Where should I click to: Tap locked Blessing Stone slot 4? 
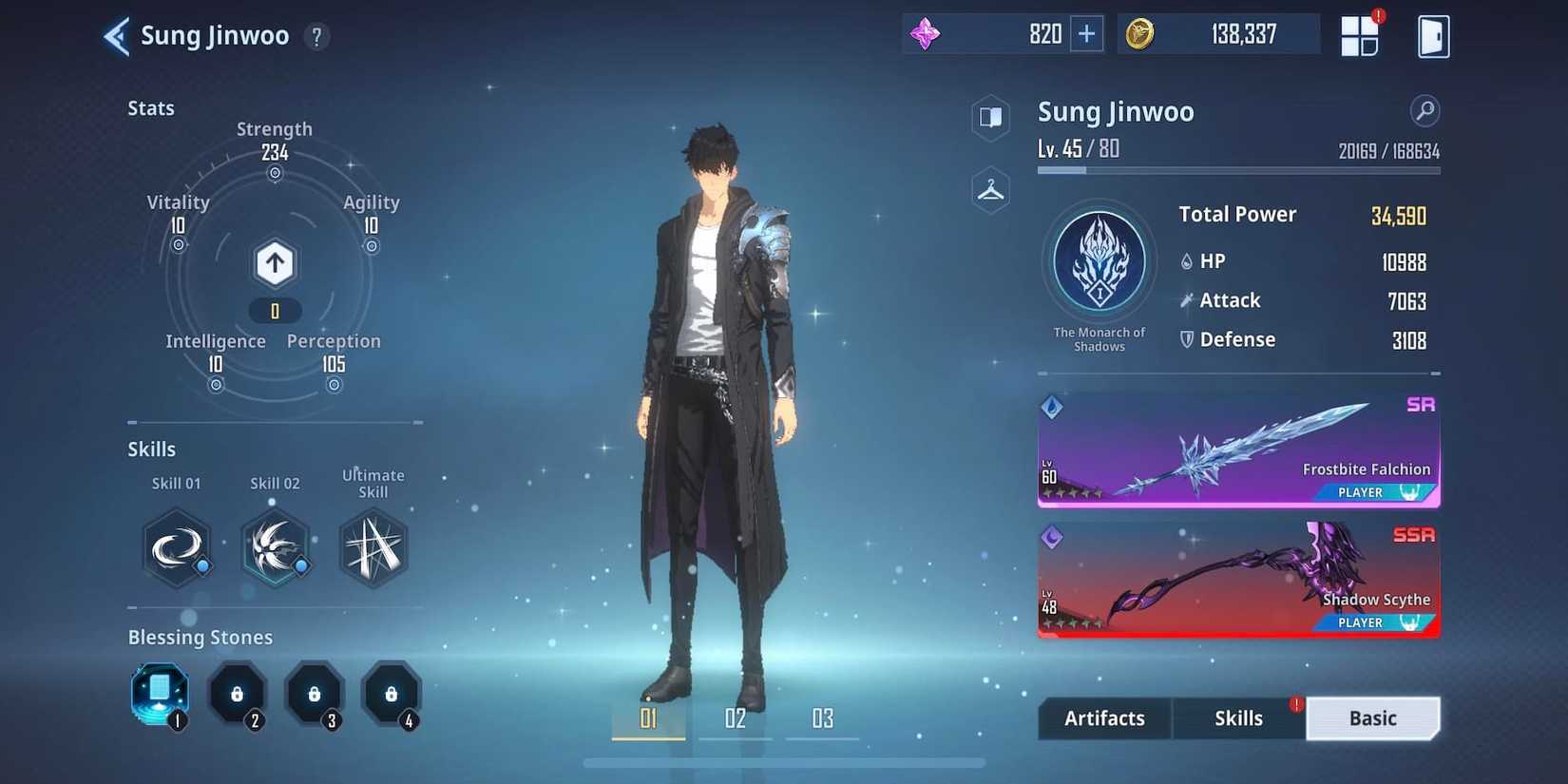392,693
